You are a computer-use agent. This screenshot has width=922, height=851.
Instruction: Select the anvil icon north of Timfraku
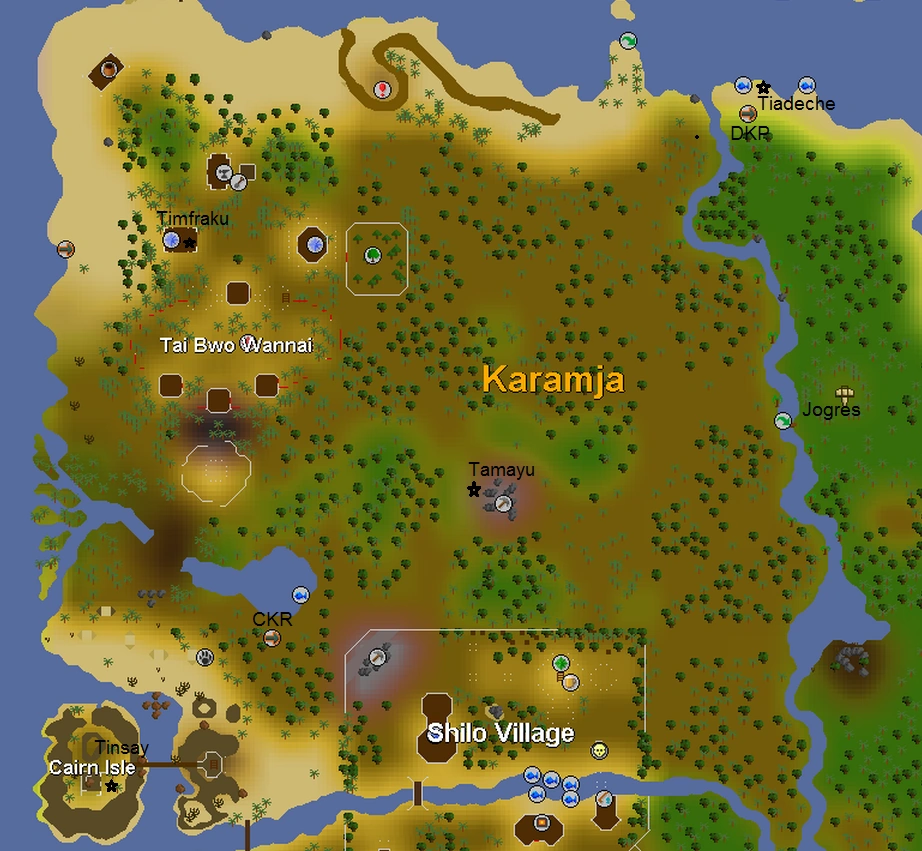(x=239, y=181)
